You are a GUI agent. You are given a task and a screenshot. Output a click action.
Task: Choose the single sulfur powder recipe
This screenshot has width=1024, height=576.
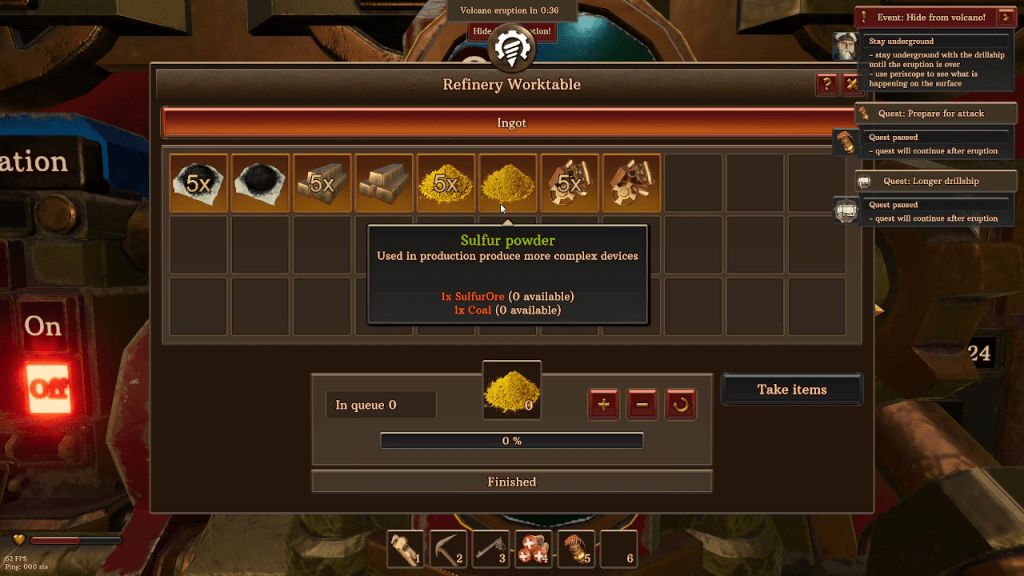[508, 183]
